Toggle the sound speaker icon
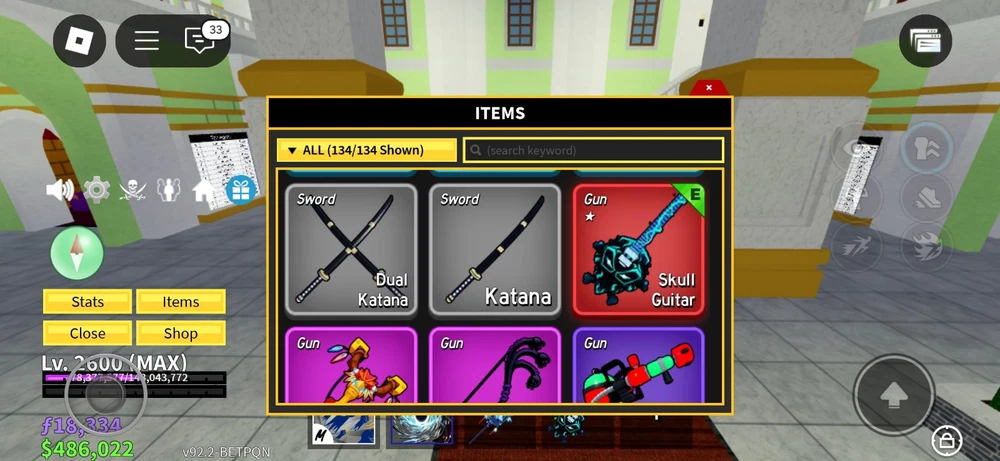The height and width of the screenshot is (461, 1000). 60,189
